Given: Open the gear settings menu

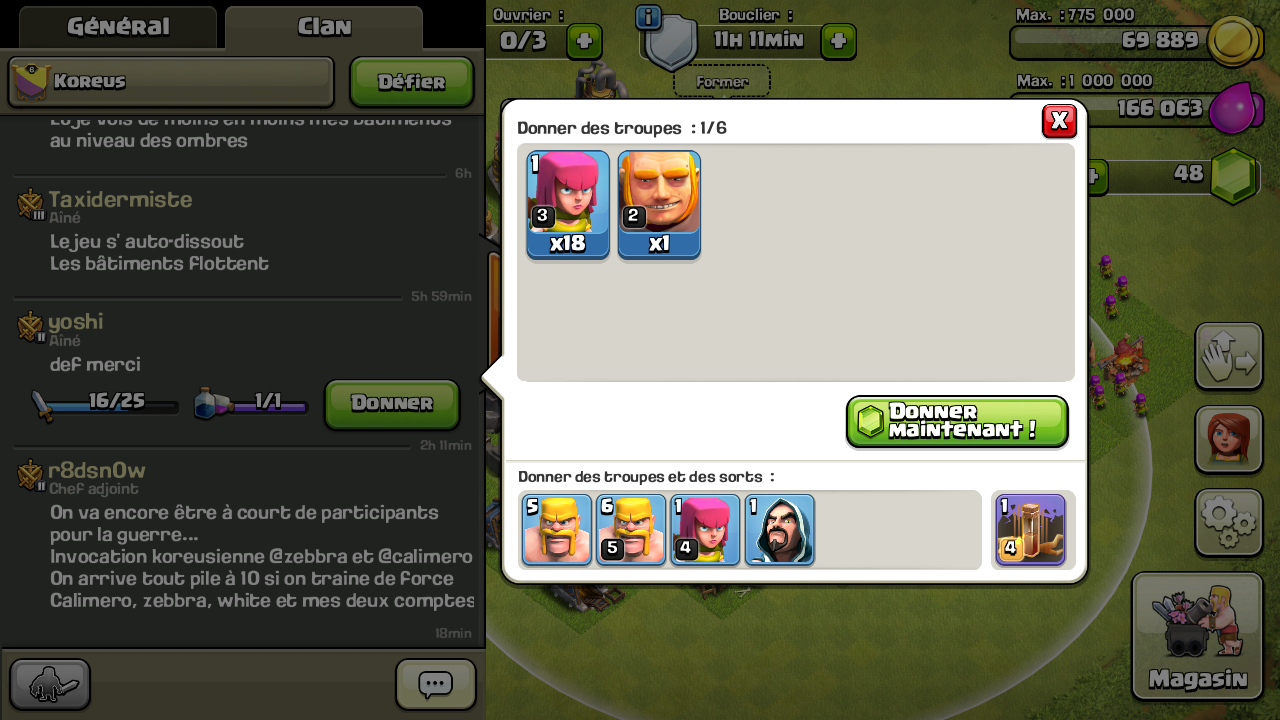Looking at the screenshot, I should click(1228, 522).
